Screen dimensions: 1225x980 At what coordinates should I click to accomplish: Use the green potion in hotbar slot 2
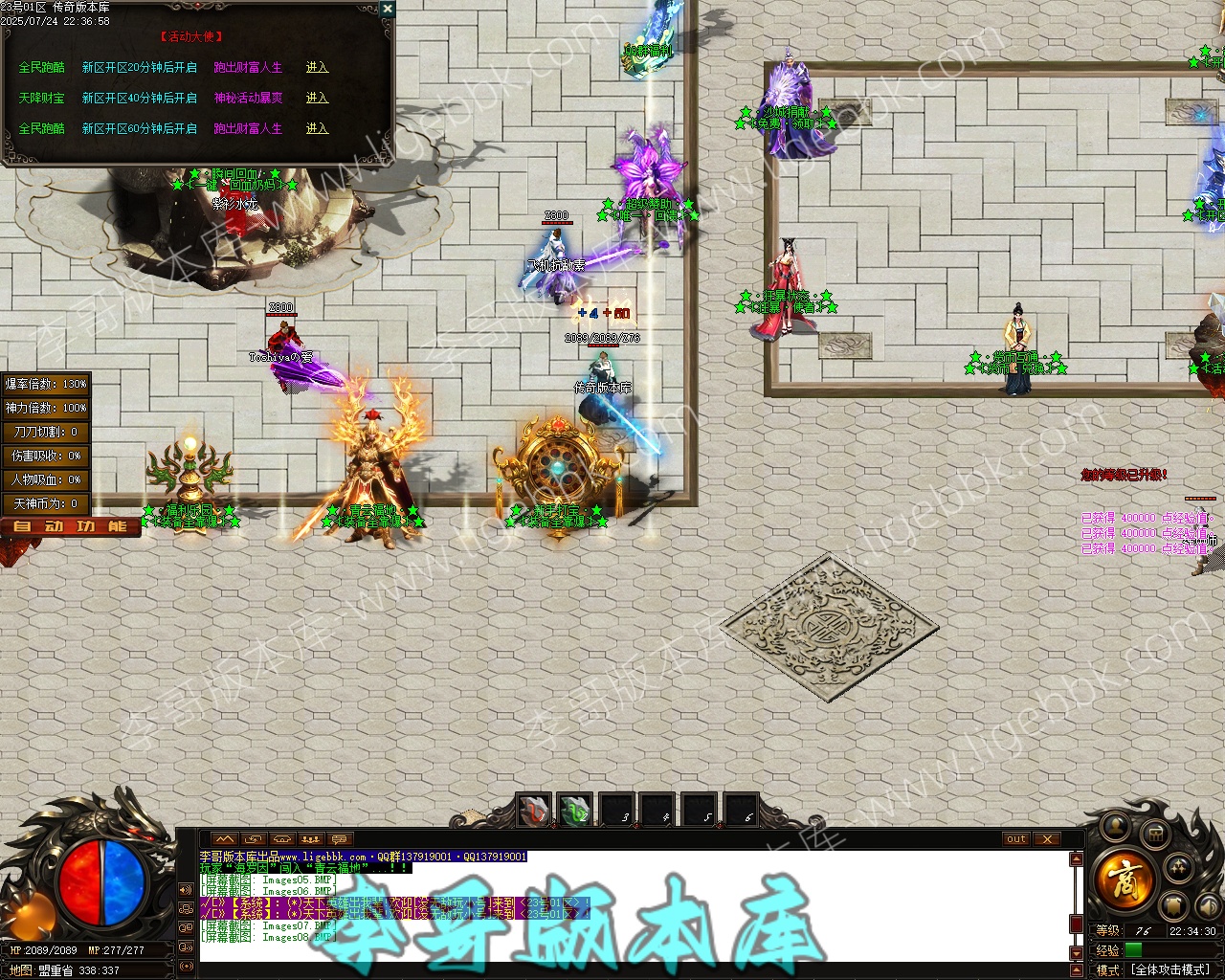click(x=575, y=812)
